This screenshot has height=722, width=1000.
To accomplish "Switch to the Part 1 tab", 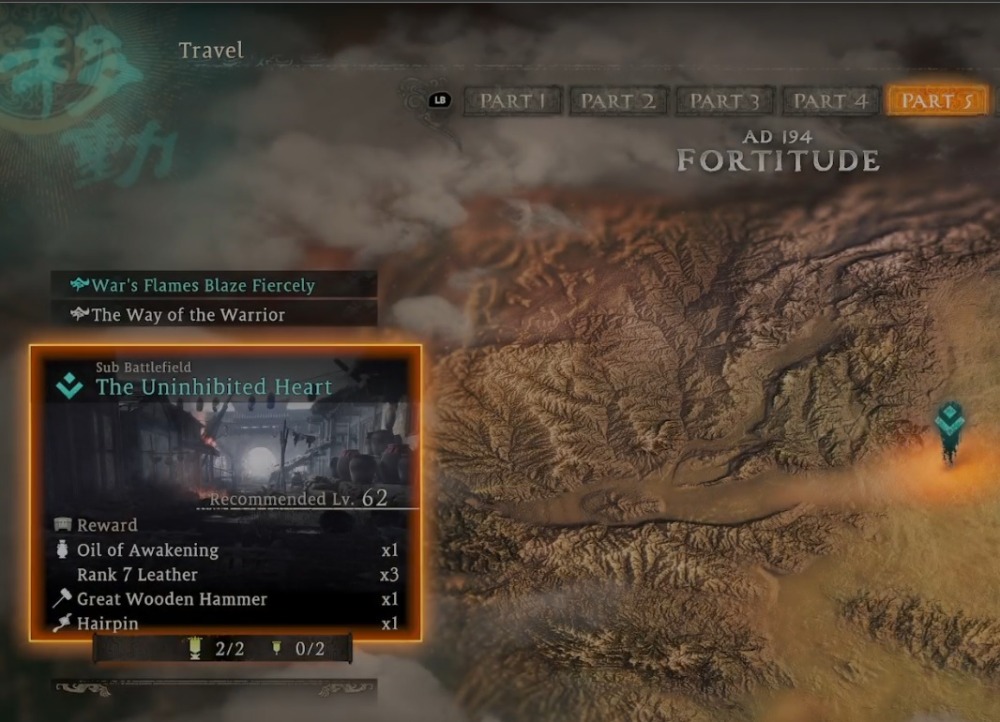I will pyautogui.click(x=513, y=101).
